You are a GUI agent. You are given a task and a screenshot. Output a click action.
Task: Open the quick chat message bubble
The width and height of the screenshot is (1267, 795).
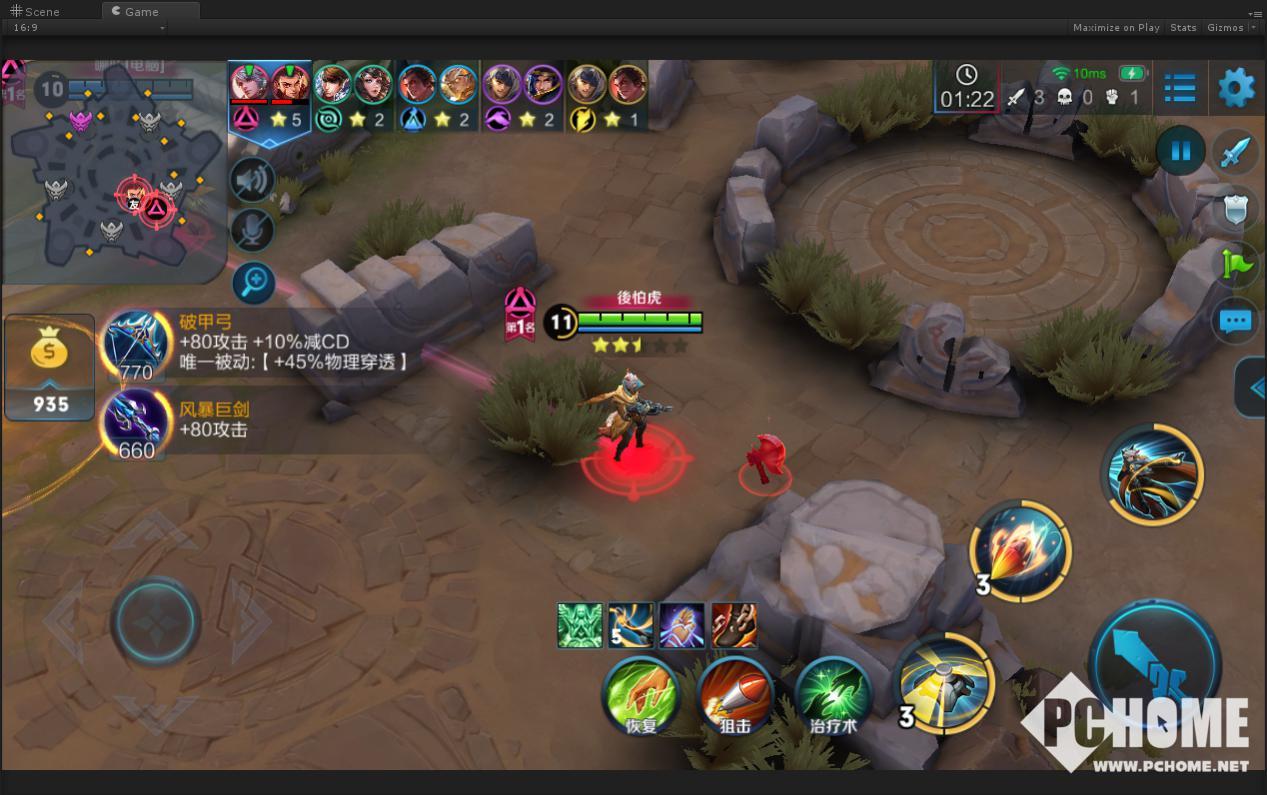pyautogui.click(x=1236, y=322)
